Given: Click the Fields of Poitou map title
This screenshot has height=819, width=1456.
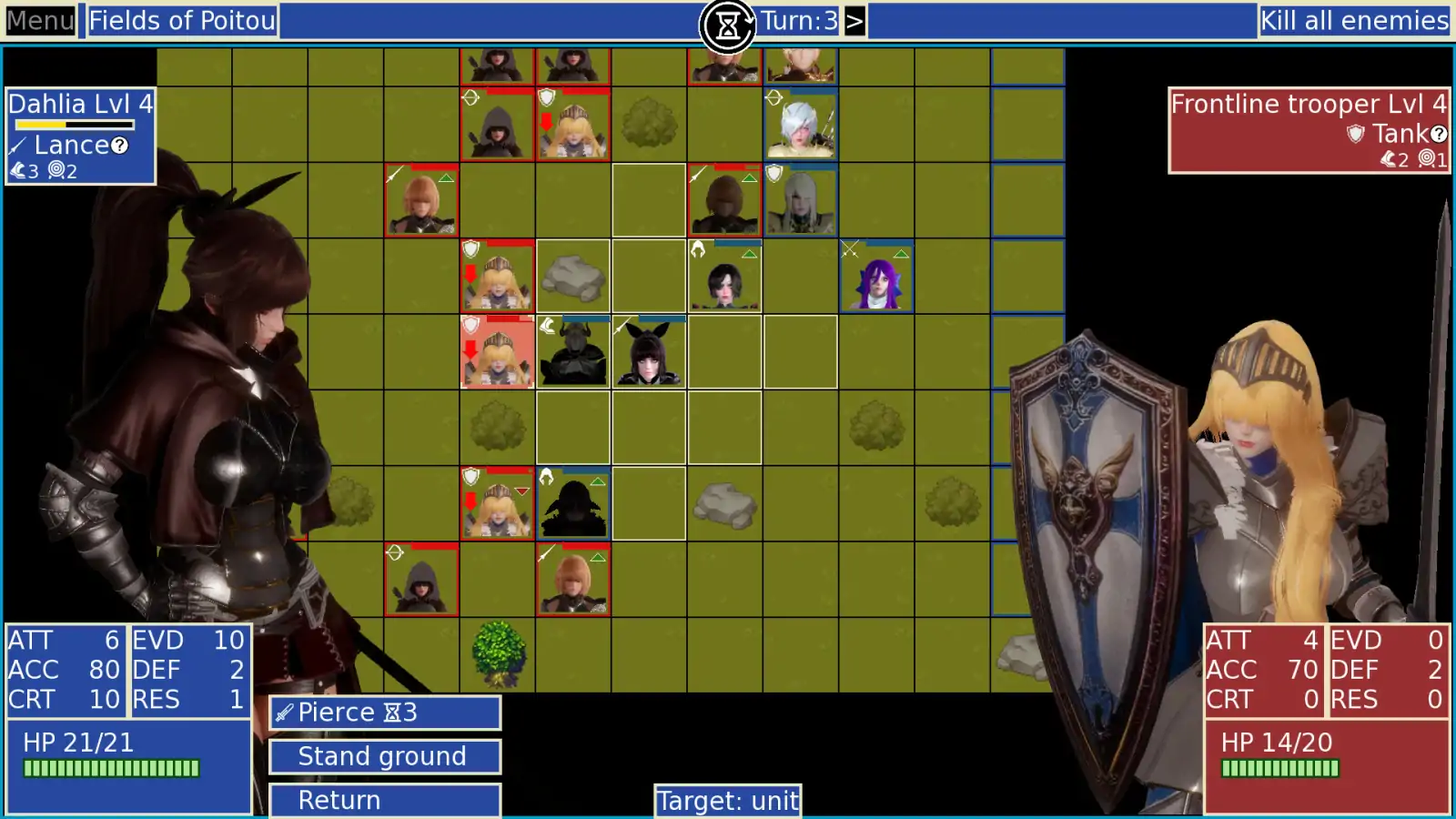Looking at the screenshot, I should 180,21.
